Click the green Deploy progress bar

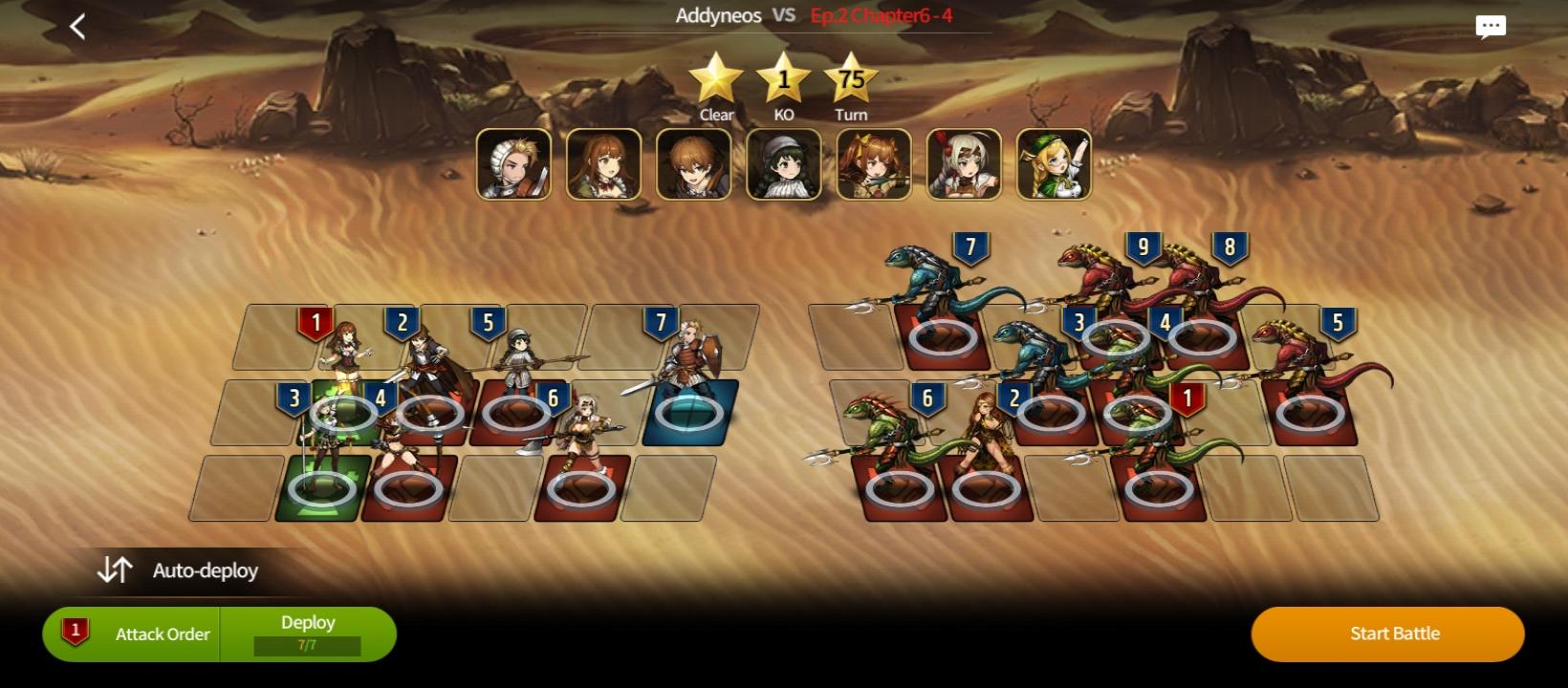[x=307, y=647]
